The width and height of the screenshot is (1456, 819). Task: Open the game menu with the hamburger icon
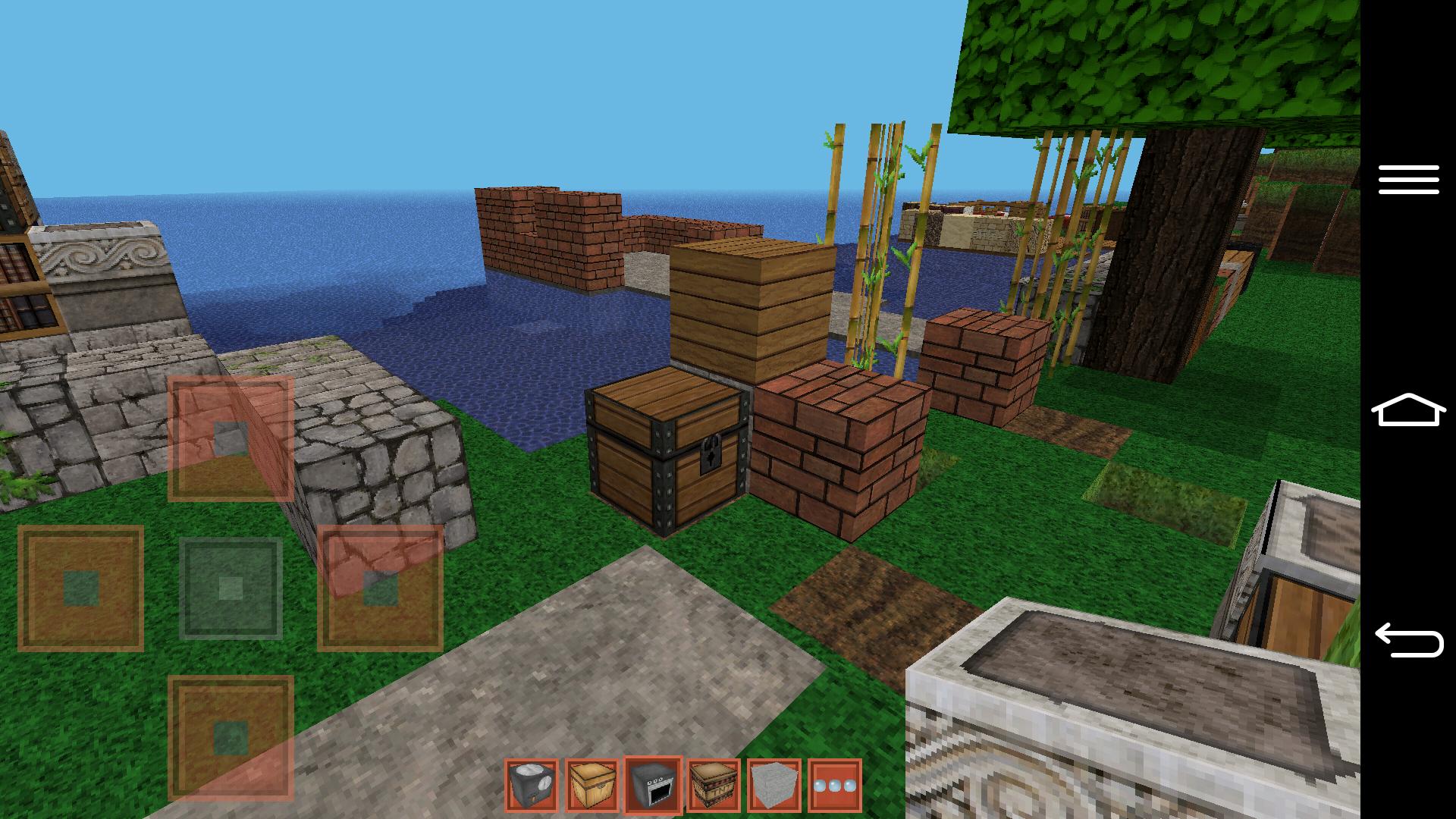click(1410, 180)
